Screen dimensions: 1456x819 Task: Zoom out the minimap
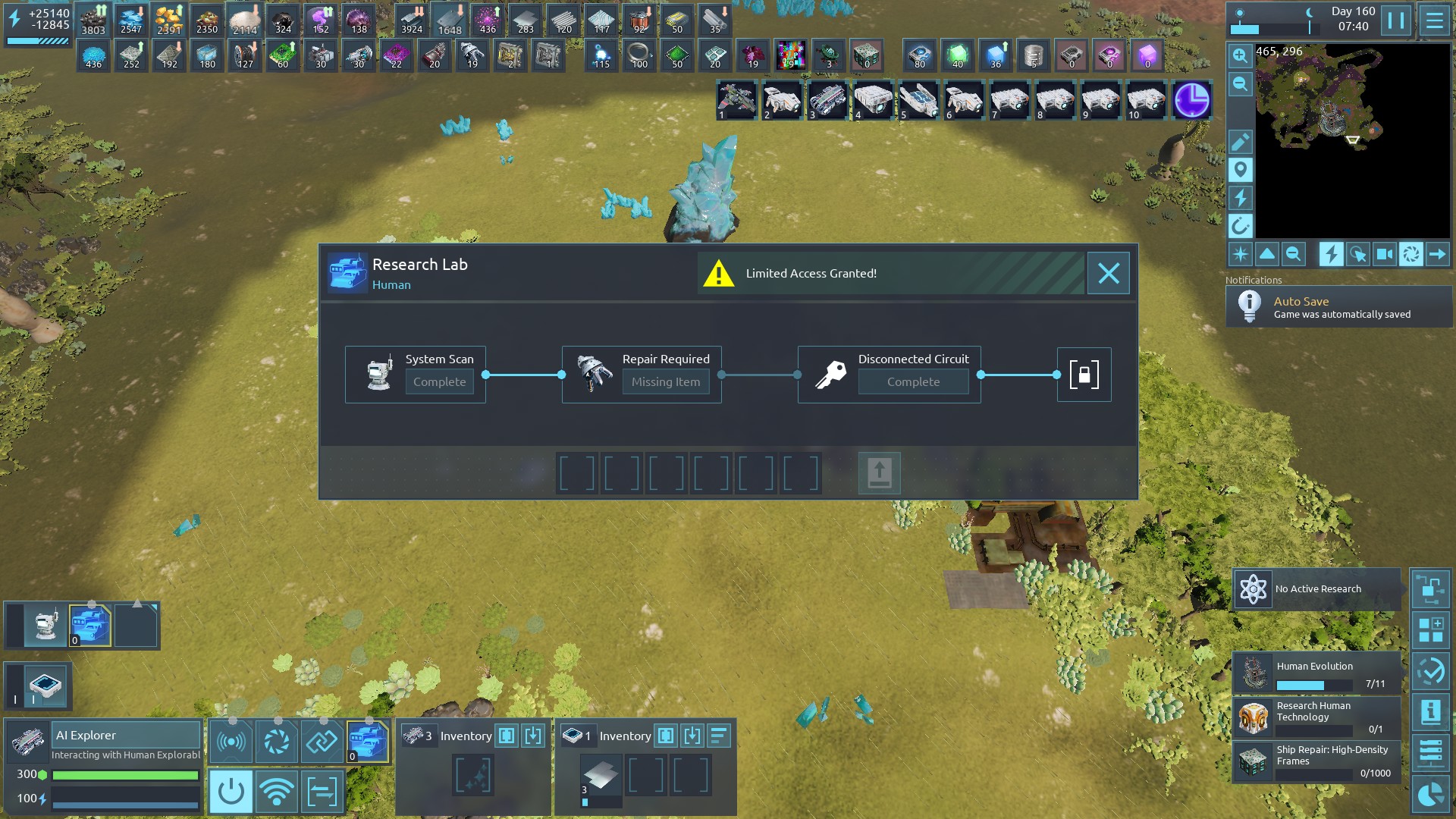pos(1240,84)
